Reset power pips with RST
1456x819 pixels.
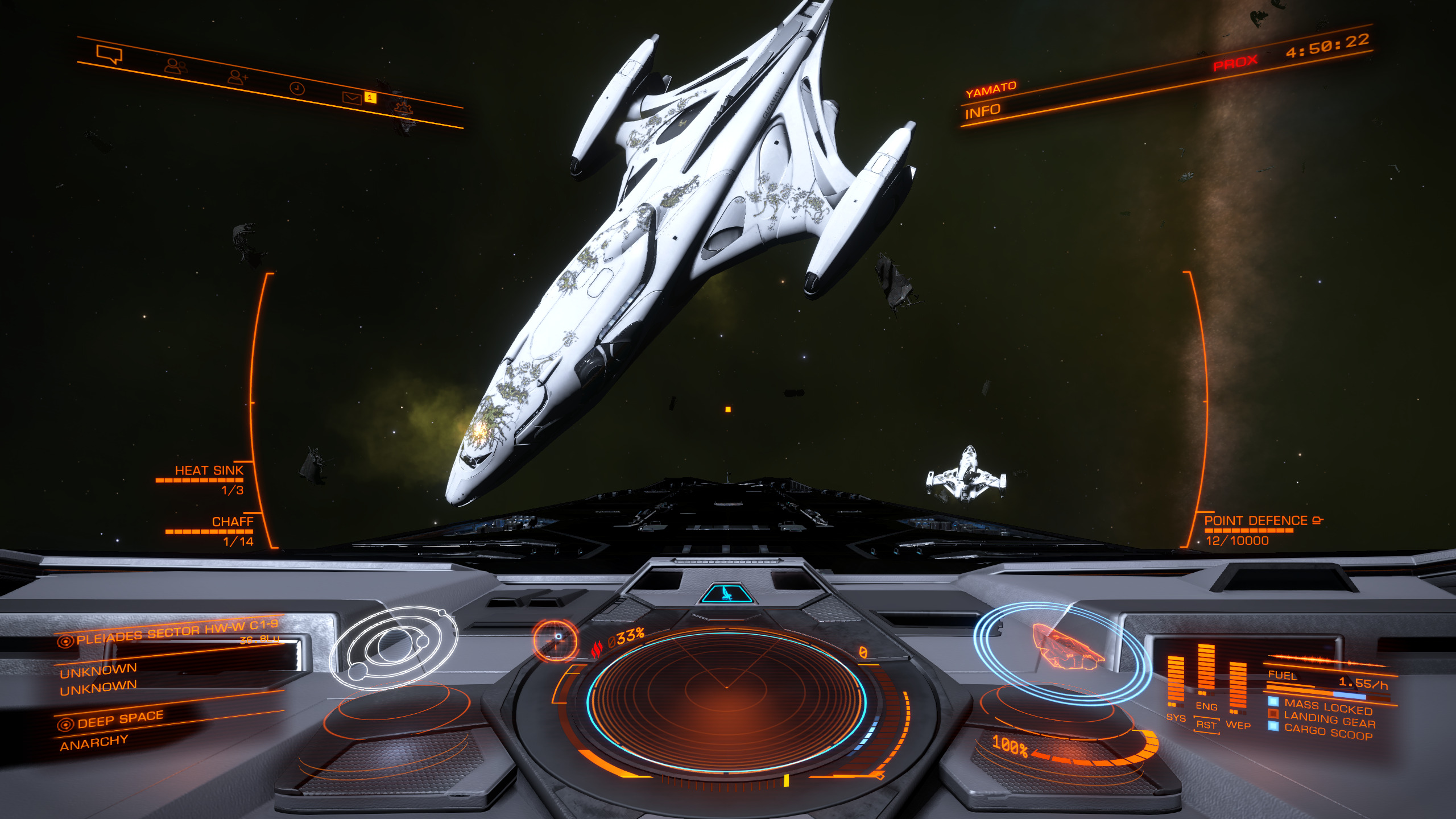[x=1206, y=725]
